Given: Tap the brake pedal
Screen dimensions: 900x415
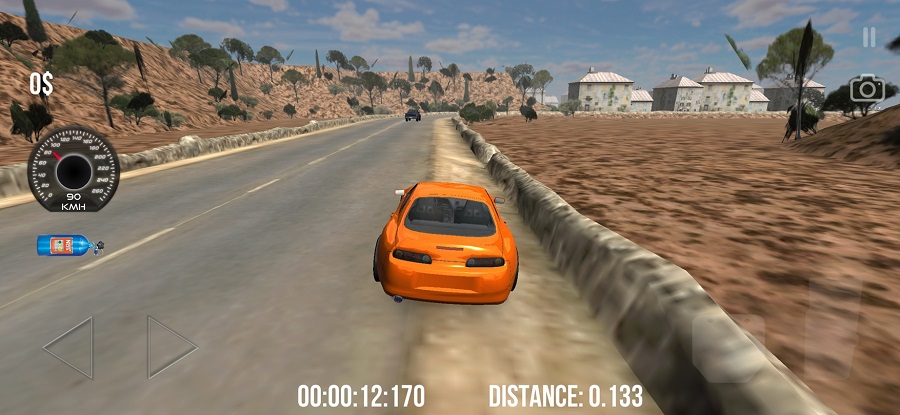Looking at the screenshot, I should click(x=730, y=347).
